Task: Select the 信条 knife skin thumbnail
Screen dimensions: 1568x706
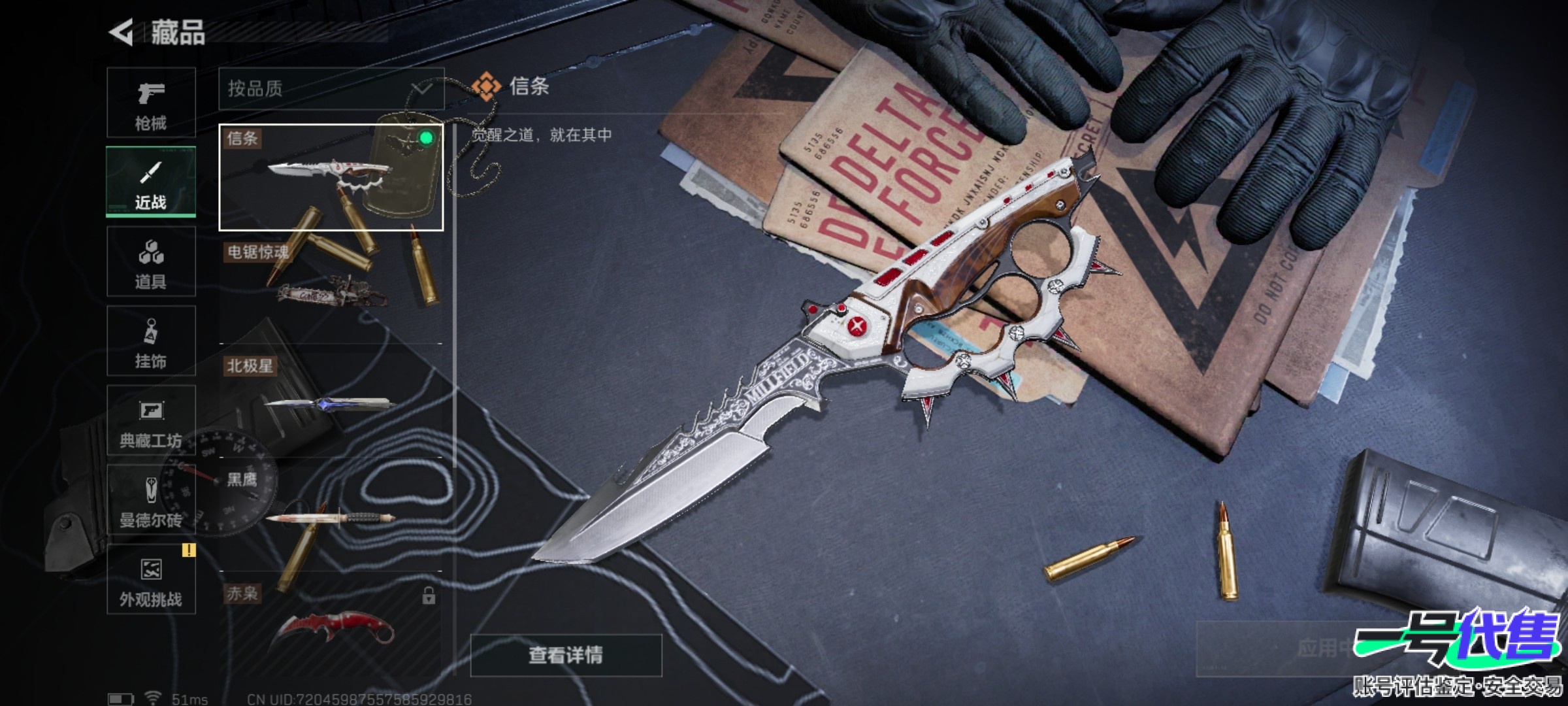Action: 331,177
